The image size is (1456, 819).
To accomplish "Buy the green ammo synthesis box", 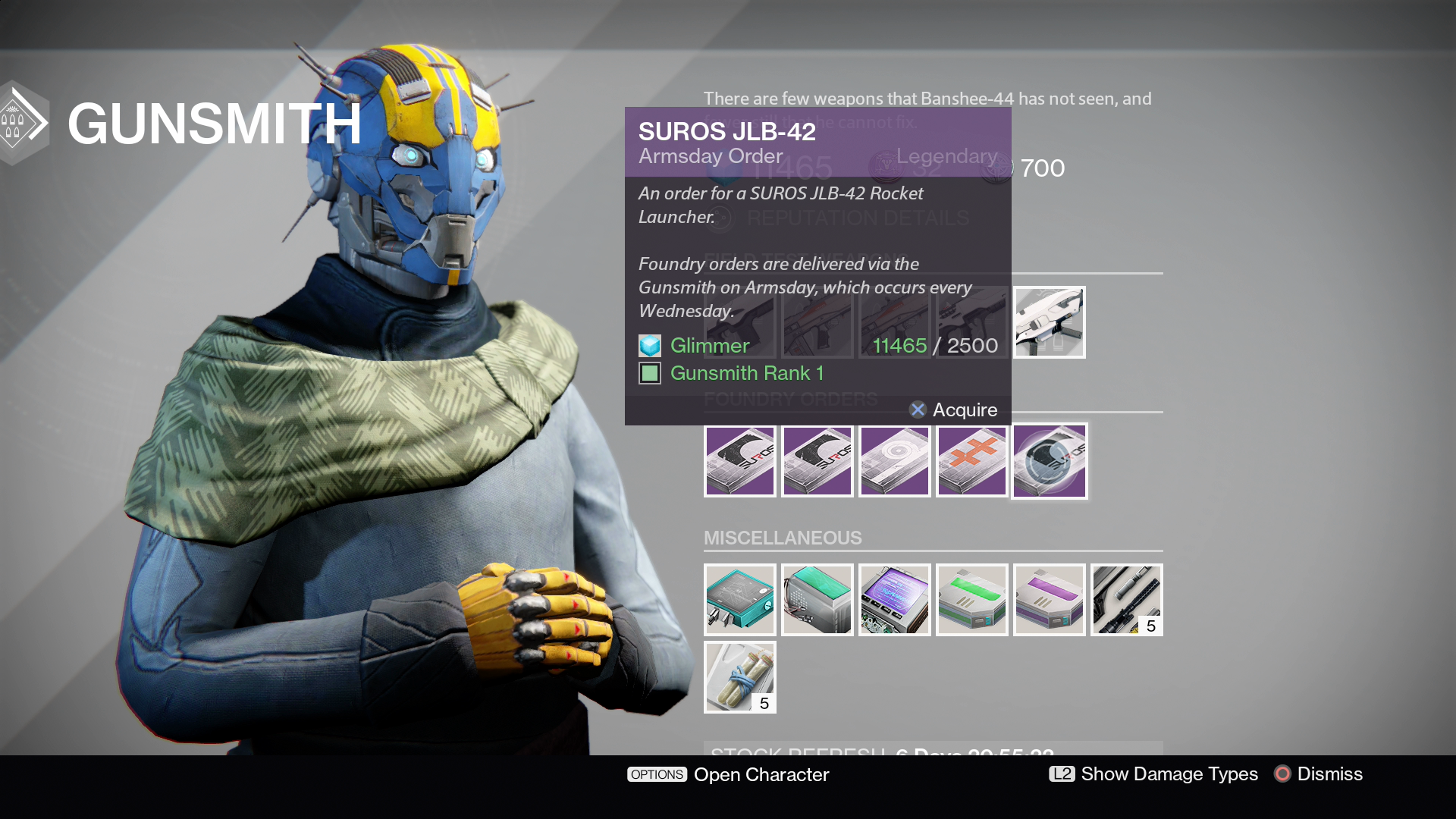I will [971, 600].
